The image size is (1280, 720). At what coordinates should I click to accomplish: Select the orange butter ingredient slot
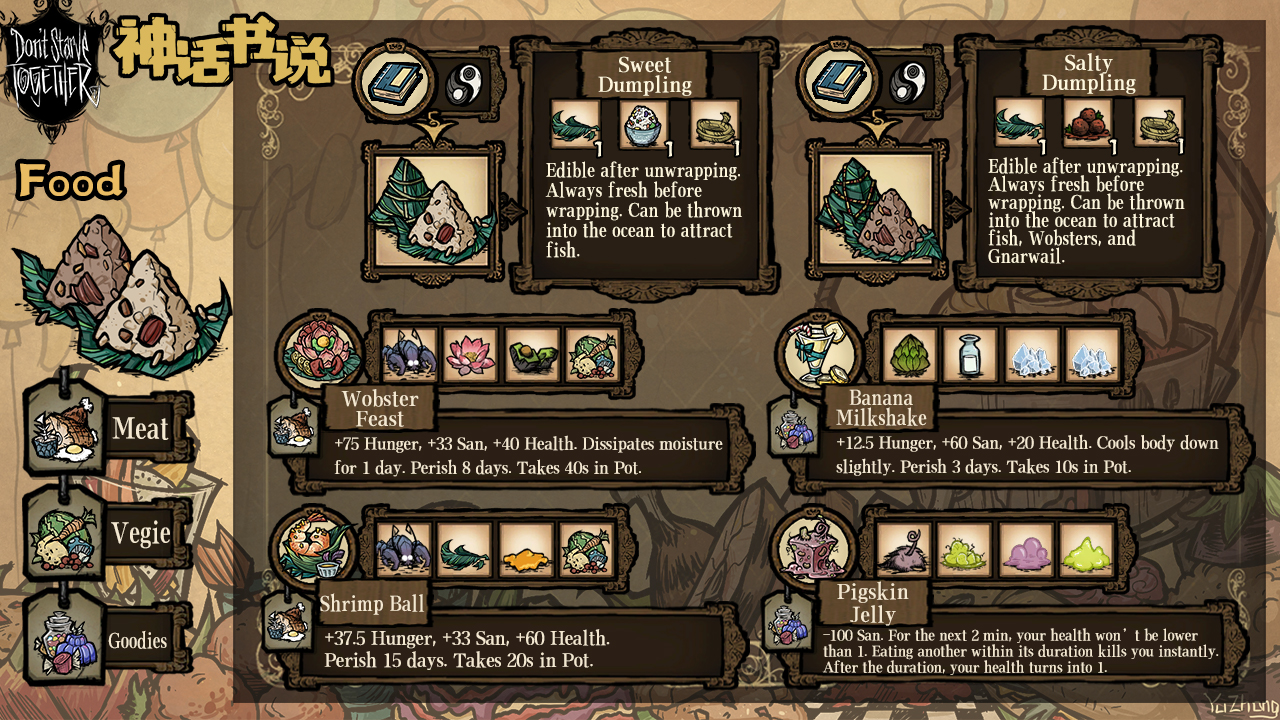click(526, 550)
